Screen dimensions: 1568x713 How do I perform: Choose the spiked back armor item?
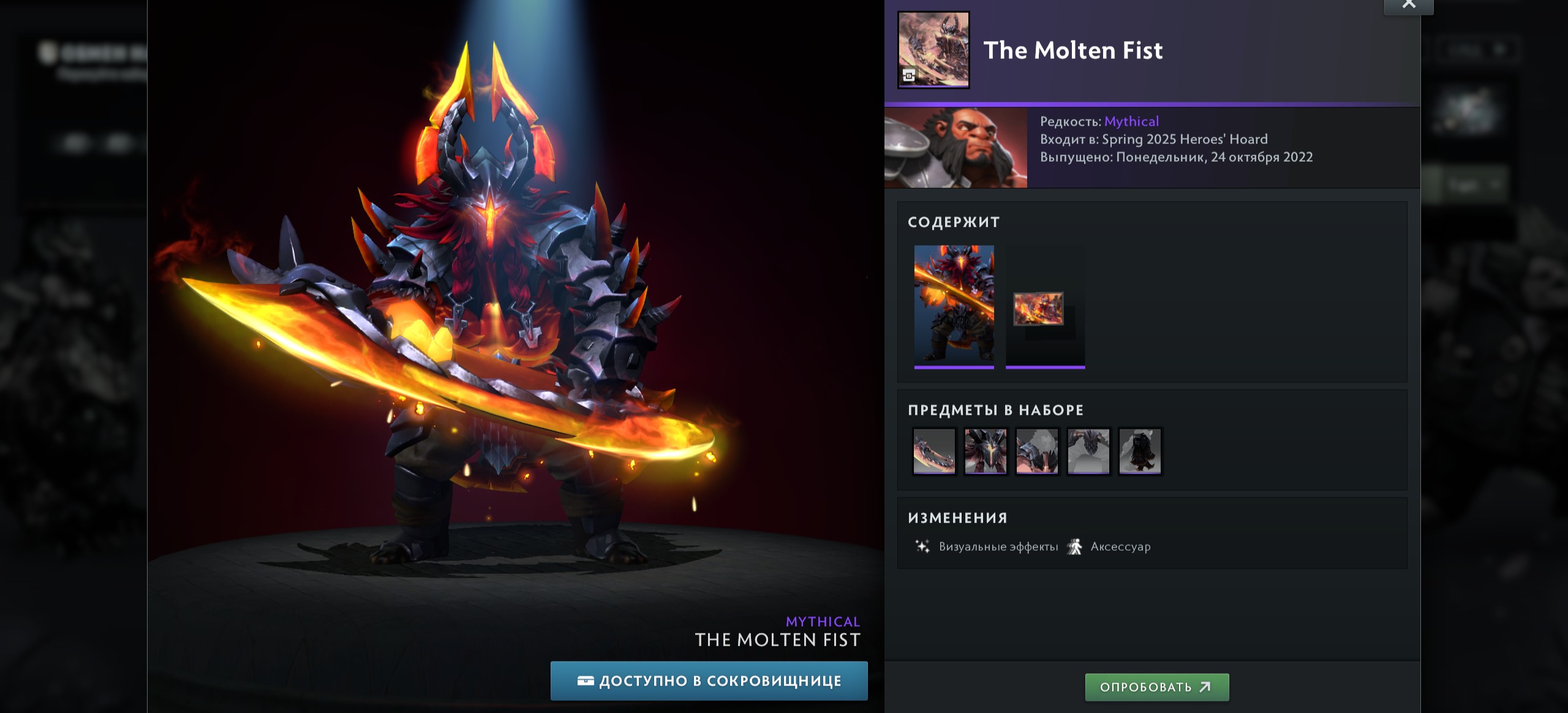tap(1088, 451)
